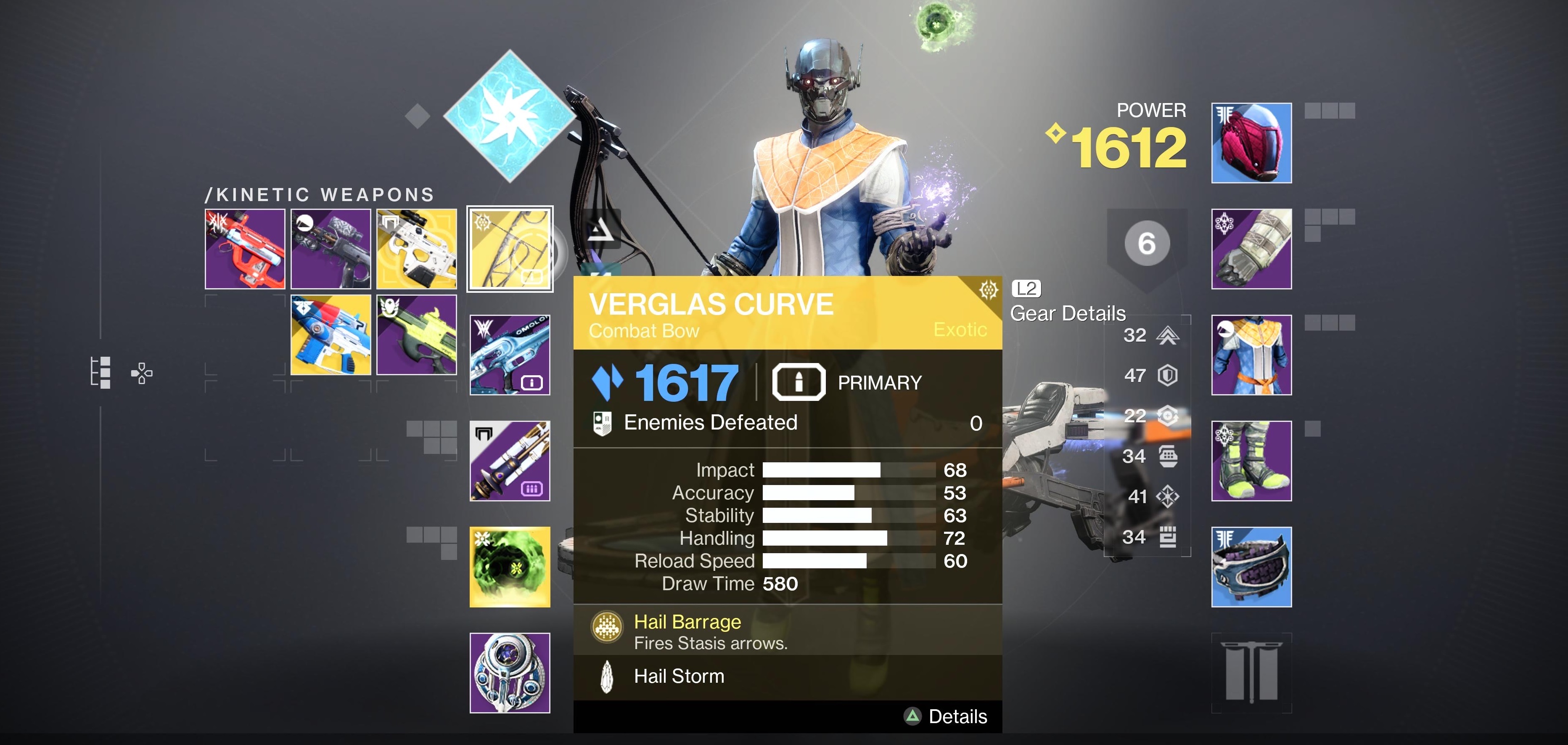1568x745 pixels.
Task: Open the equipped energy weapon slot
Action: pos(510,355)
